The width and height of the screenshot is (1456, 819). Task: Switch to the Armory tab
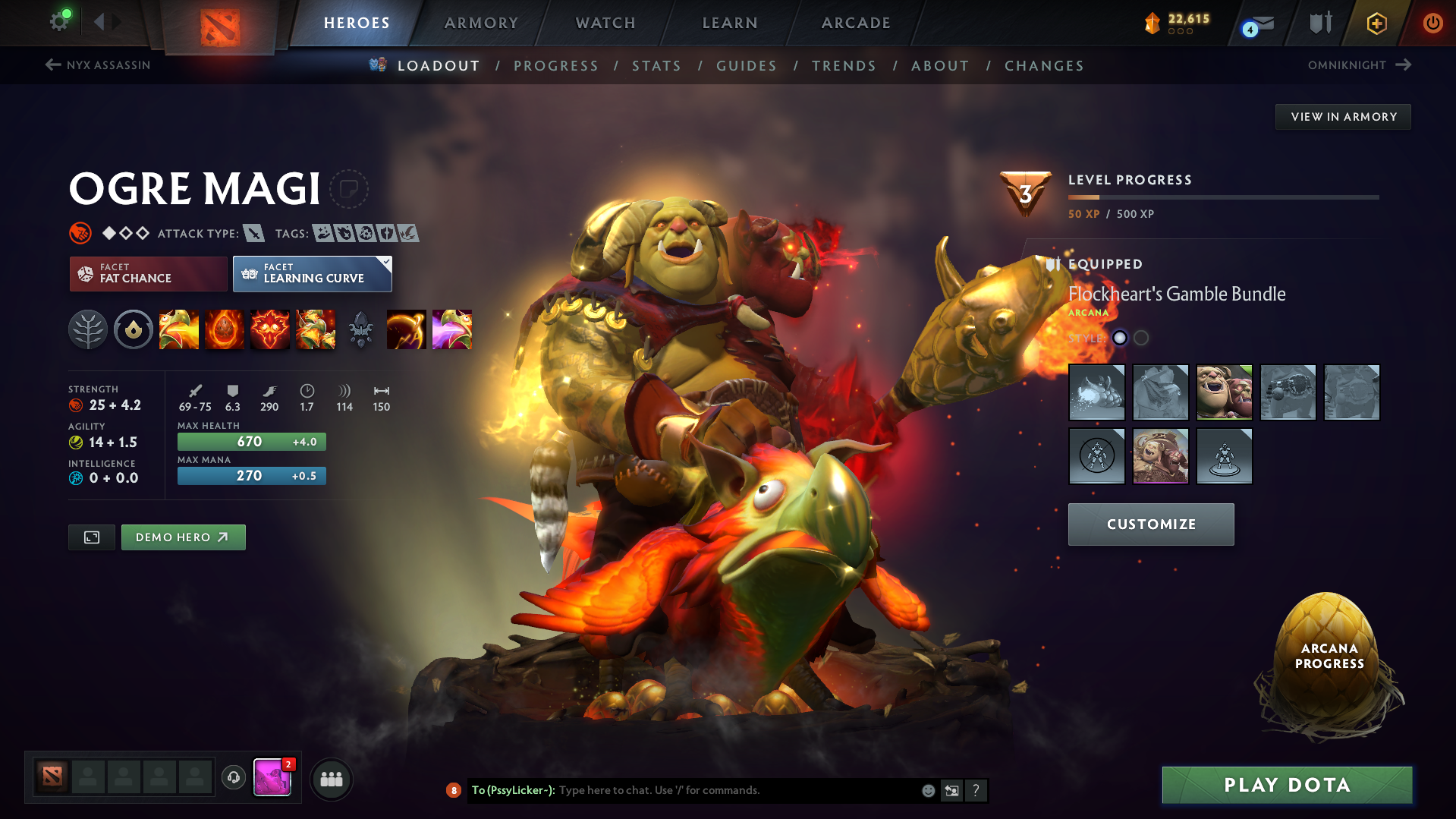pos(481,23)
